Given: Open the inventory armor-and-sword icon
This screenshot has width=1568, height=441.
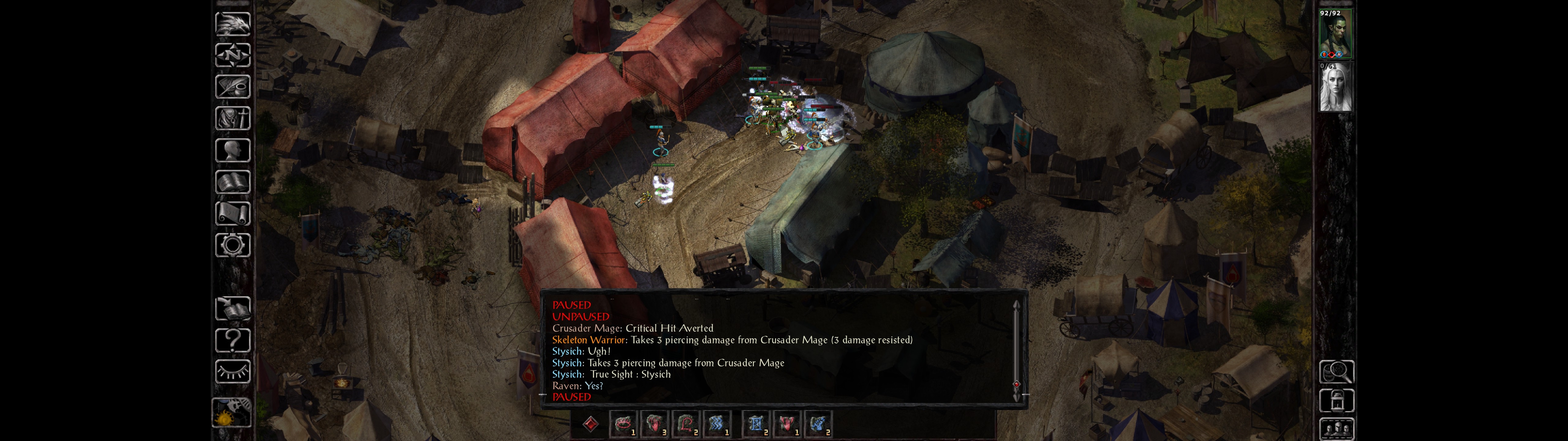Looking at the screenshot, I should [x=232, y=118].
